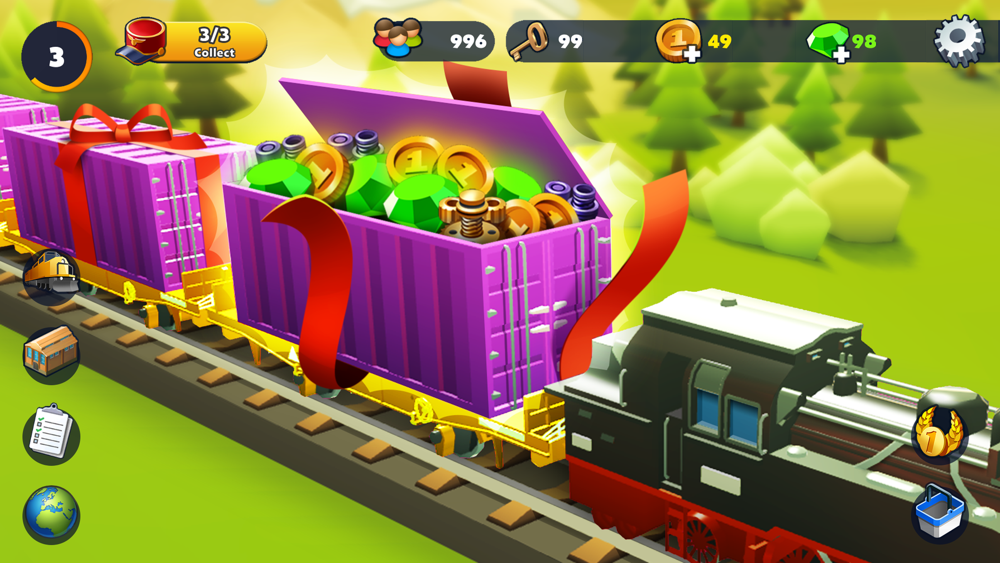Image resolution: width=1000 pixels, height=563 pixels.
Task: Open the settings gear menu
Action: [x=958, y=41]
